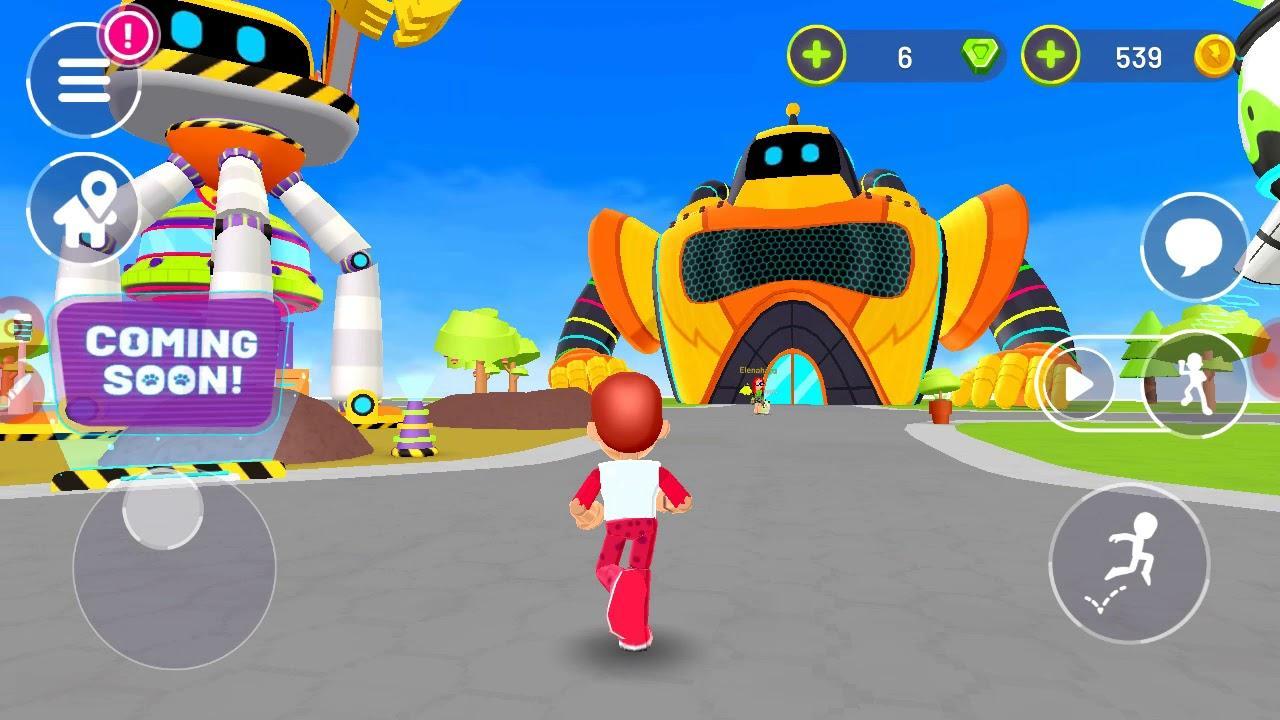Click the white play arrow button

(x=1078, y=384)
